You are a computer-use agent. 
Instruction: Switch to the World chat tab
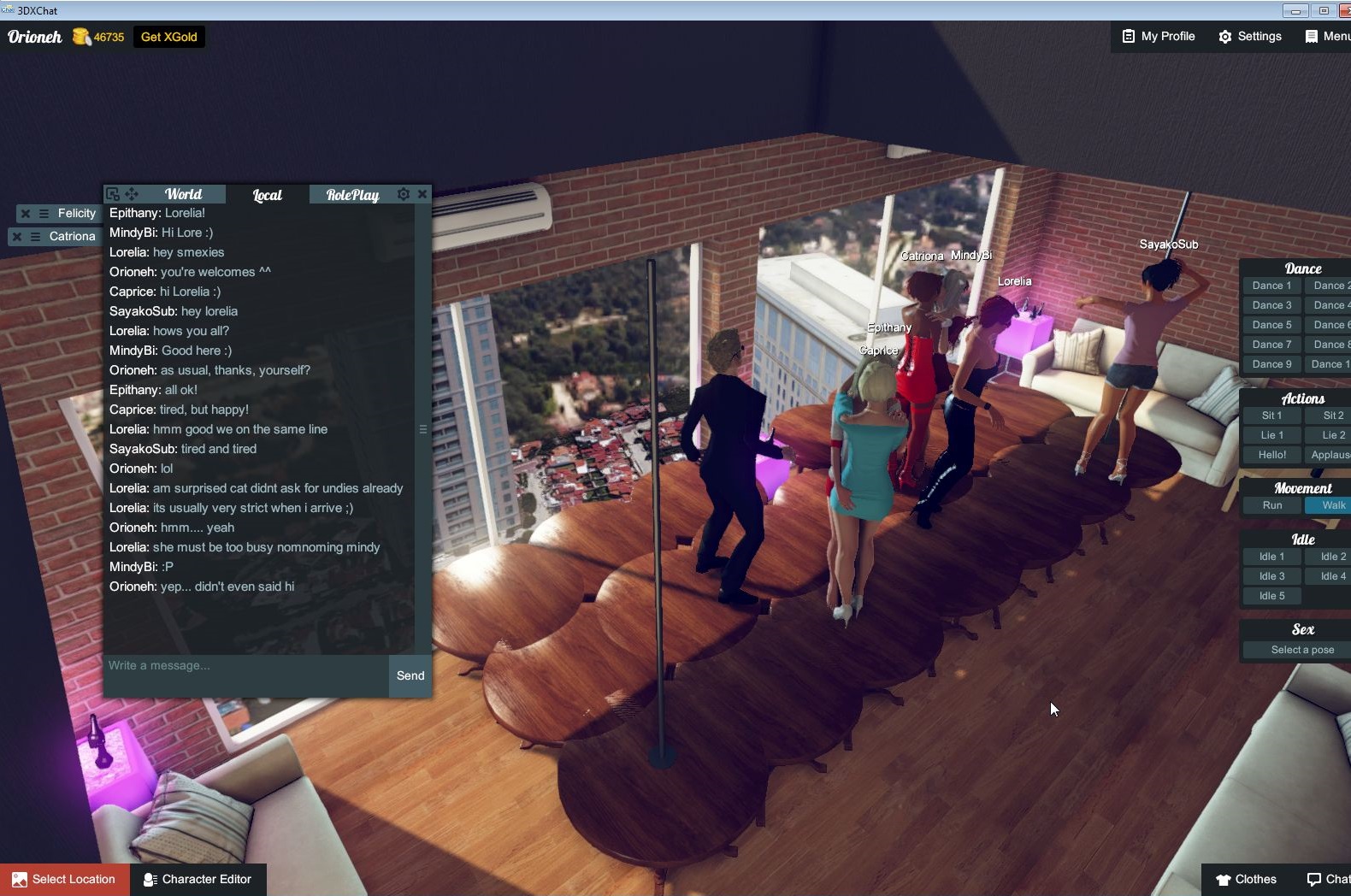183,194
